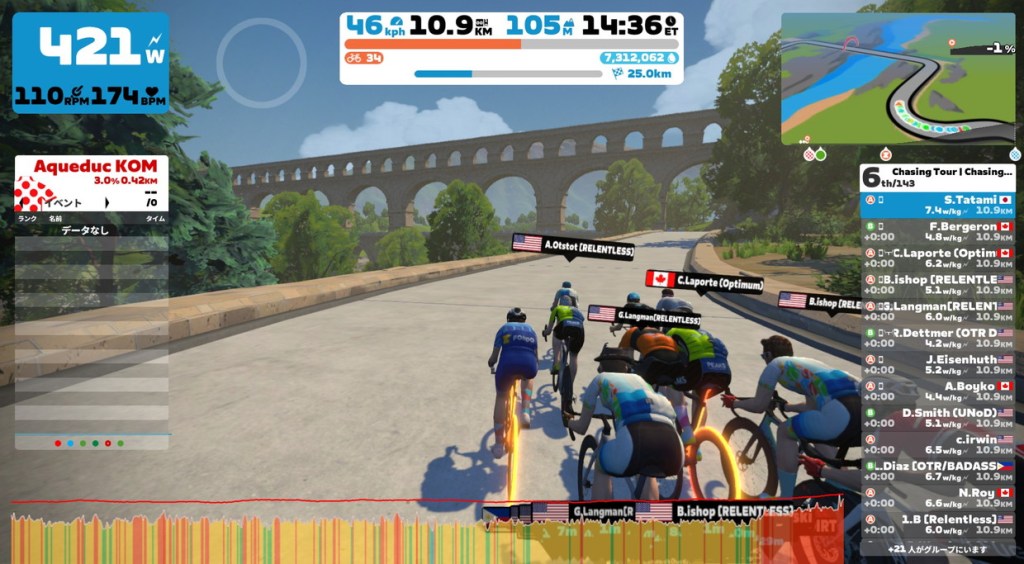
Task: Show the +21 riders in group footer
Action: (937, 548)
